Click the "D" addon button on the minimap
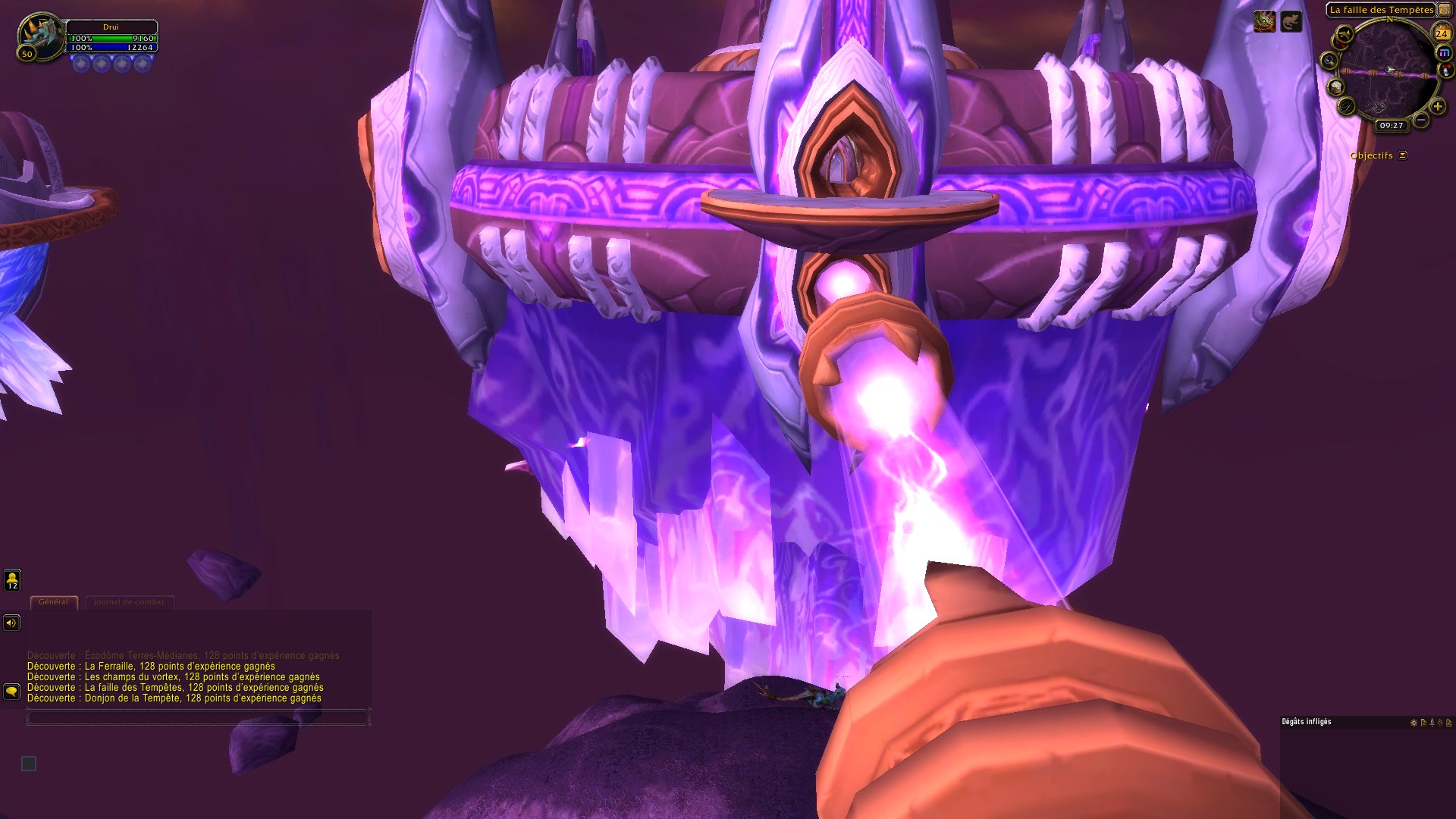 coord(1345,107)
